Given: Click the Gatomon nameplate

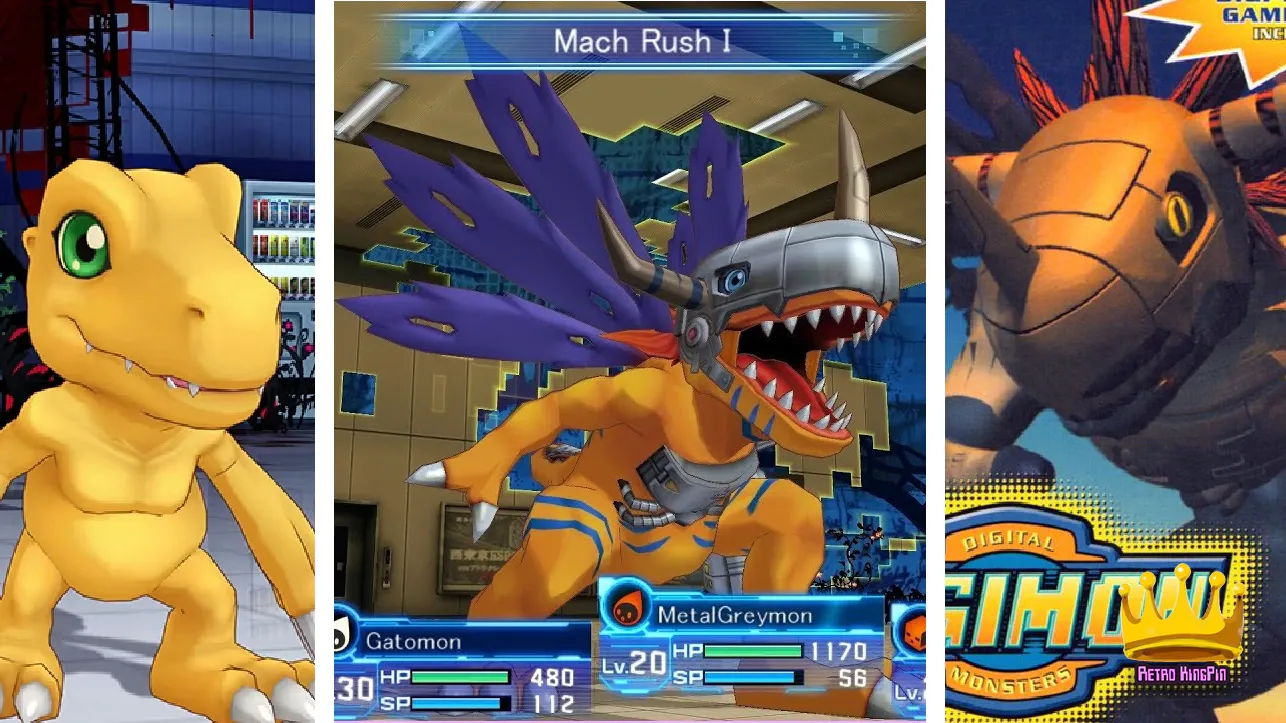Looking at the screenshot, I should [414, 640].
